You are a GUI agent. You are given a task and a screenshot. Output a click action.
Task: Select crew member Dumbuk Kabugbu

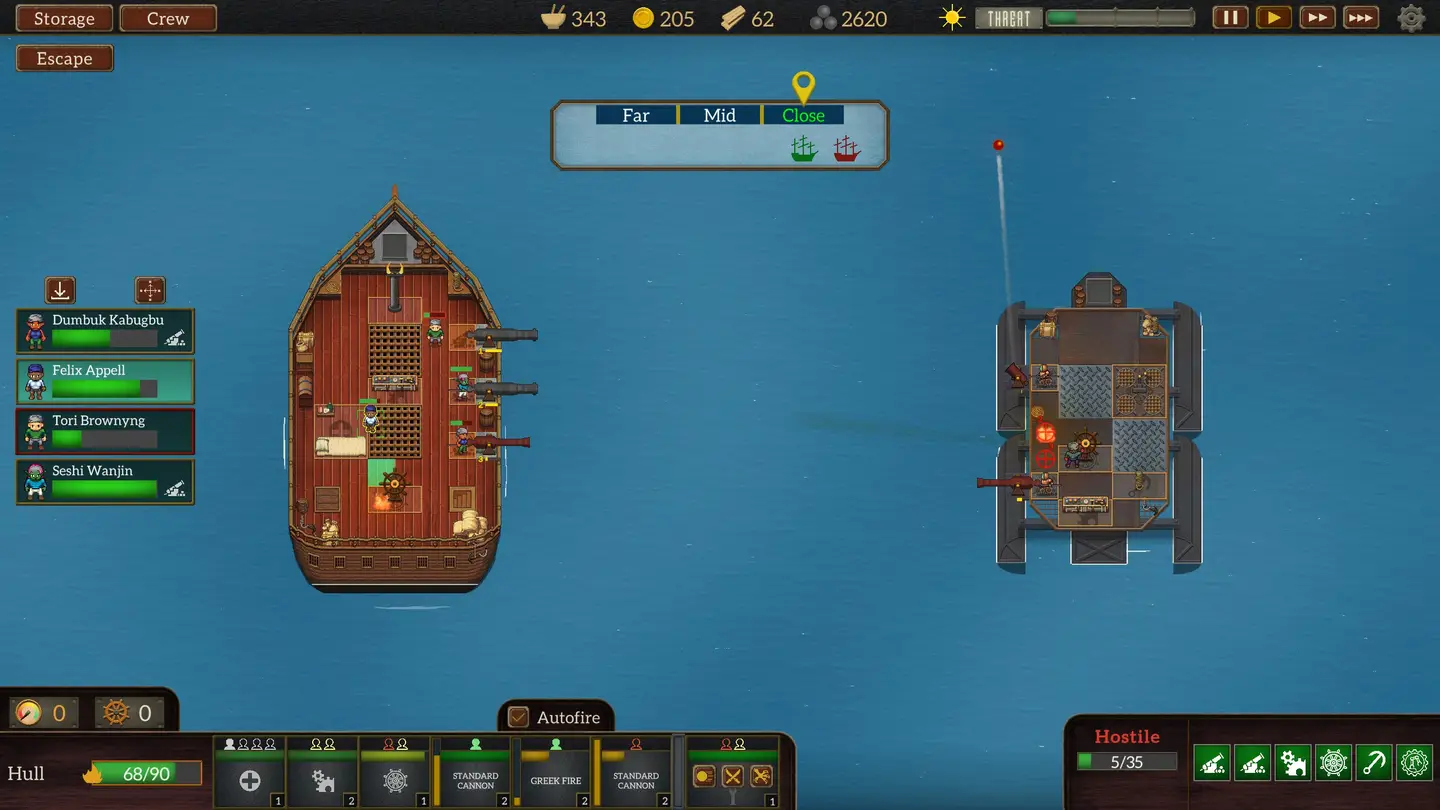tap(105, 331)
